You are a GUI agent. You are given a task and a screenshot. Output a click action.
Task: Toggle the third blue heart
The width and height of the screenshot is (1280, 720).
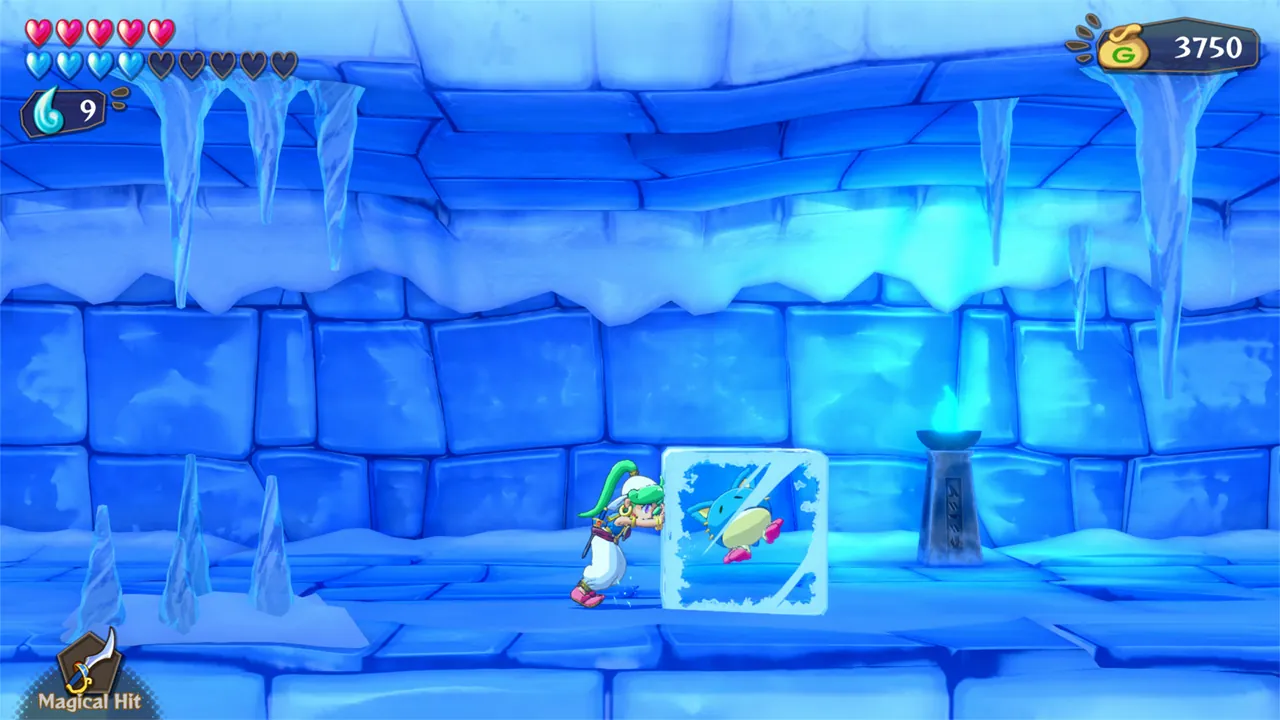97,62
